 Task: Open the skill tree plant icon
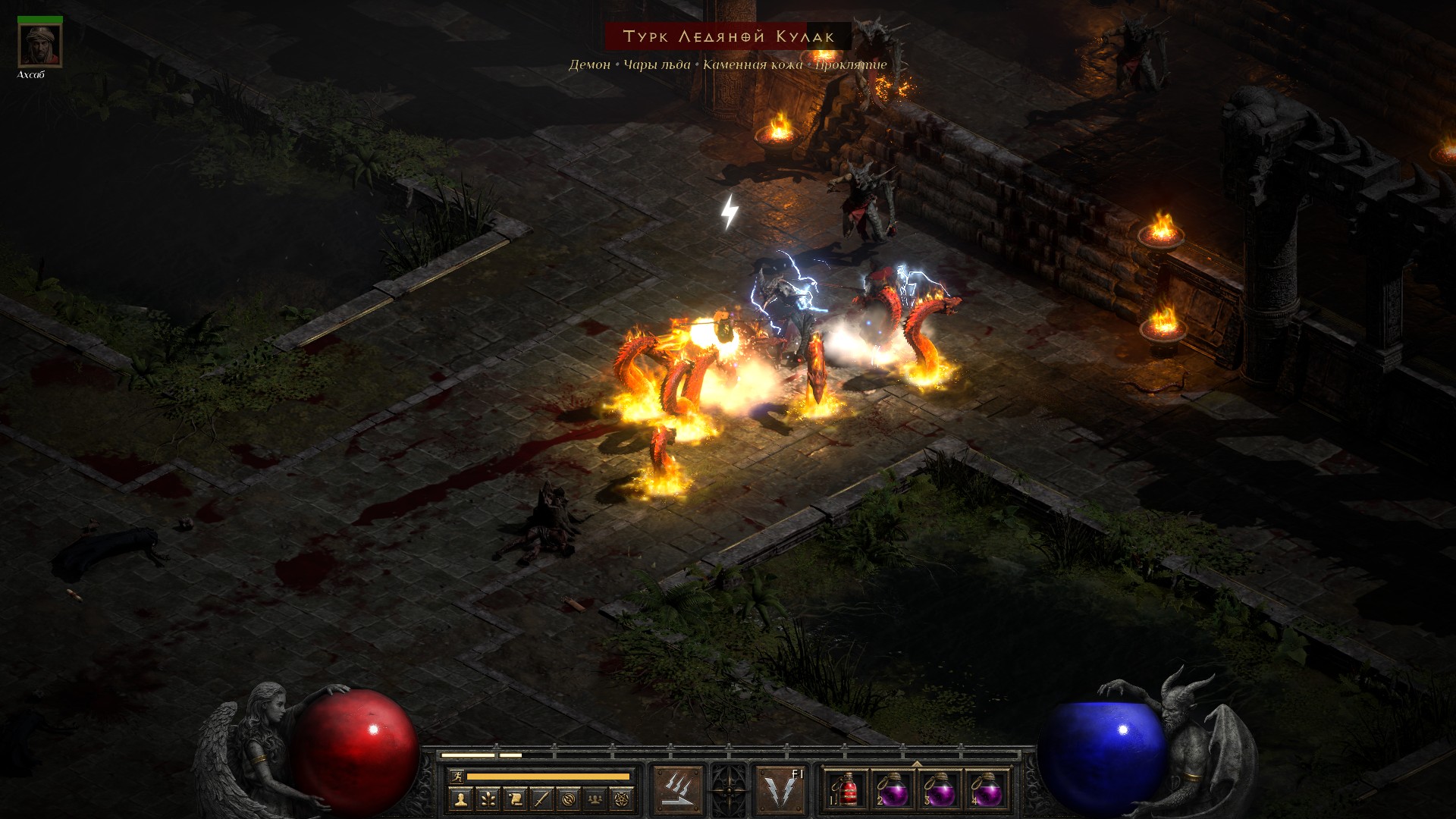point(488,799)
